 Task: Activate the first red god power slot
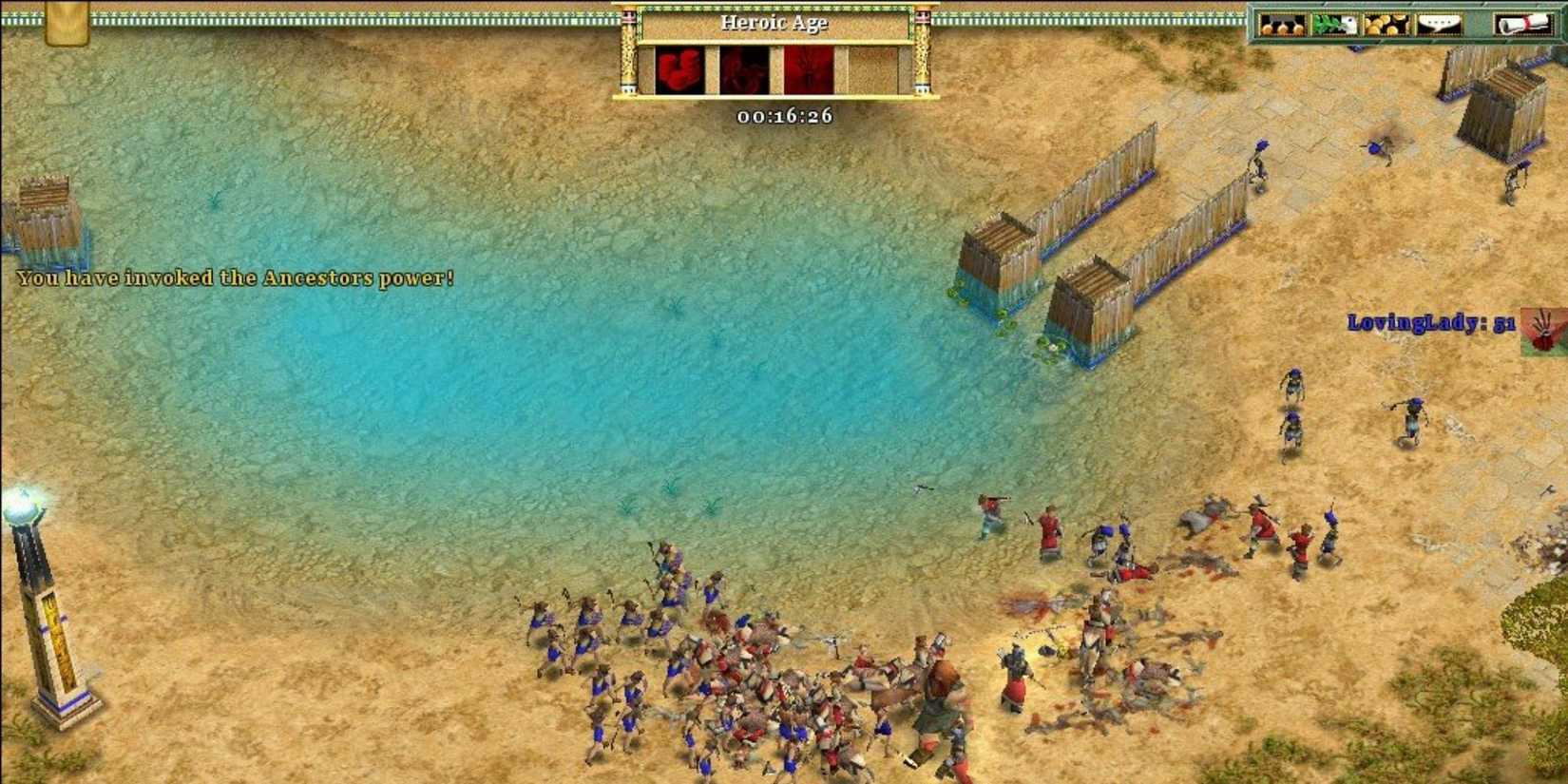tap(679, 68)
